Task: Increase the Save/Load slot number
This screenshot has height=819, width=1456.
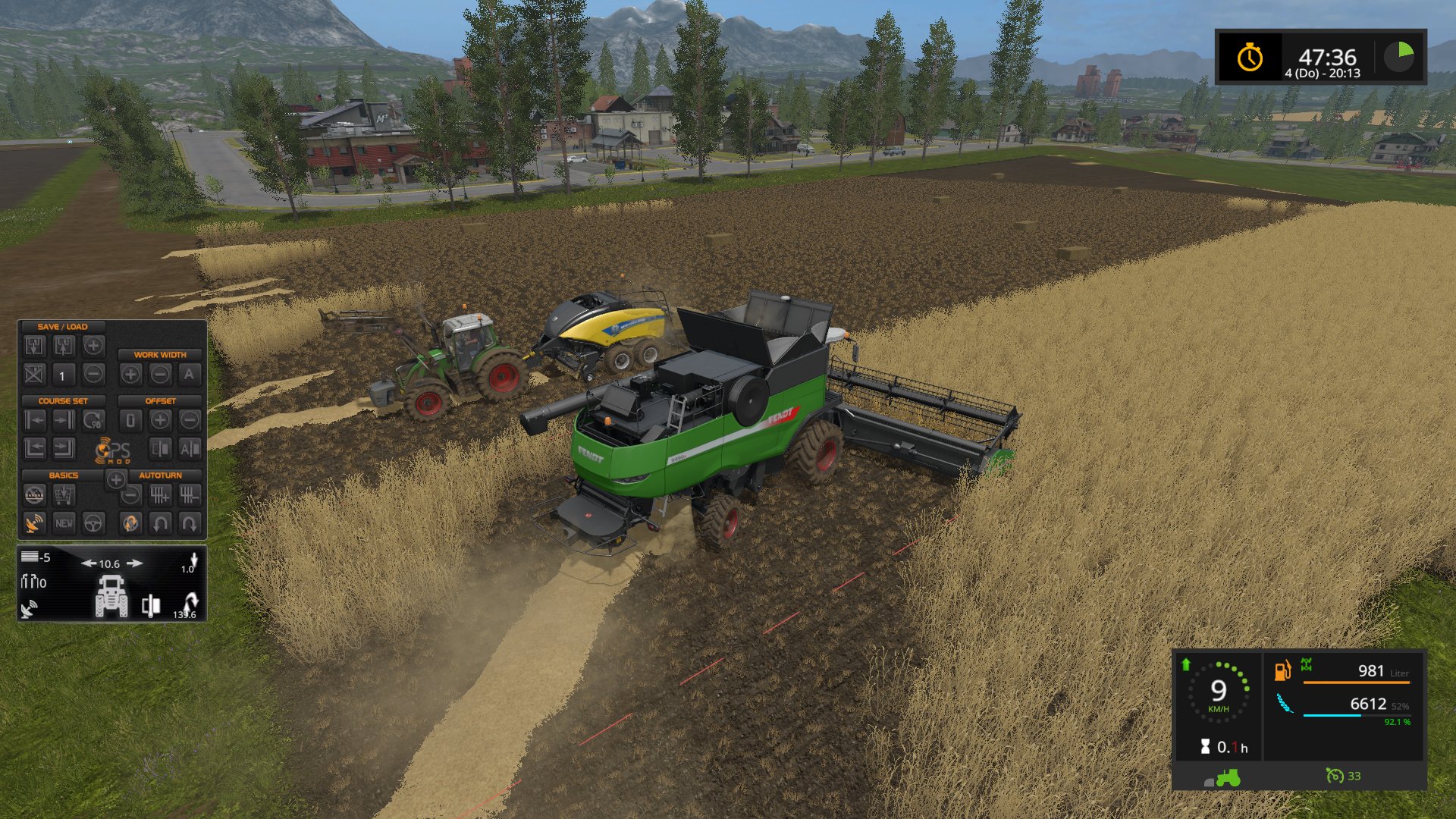Action: [x=93, y=347]
